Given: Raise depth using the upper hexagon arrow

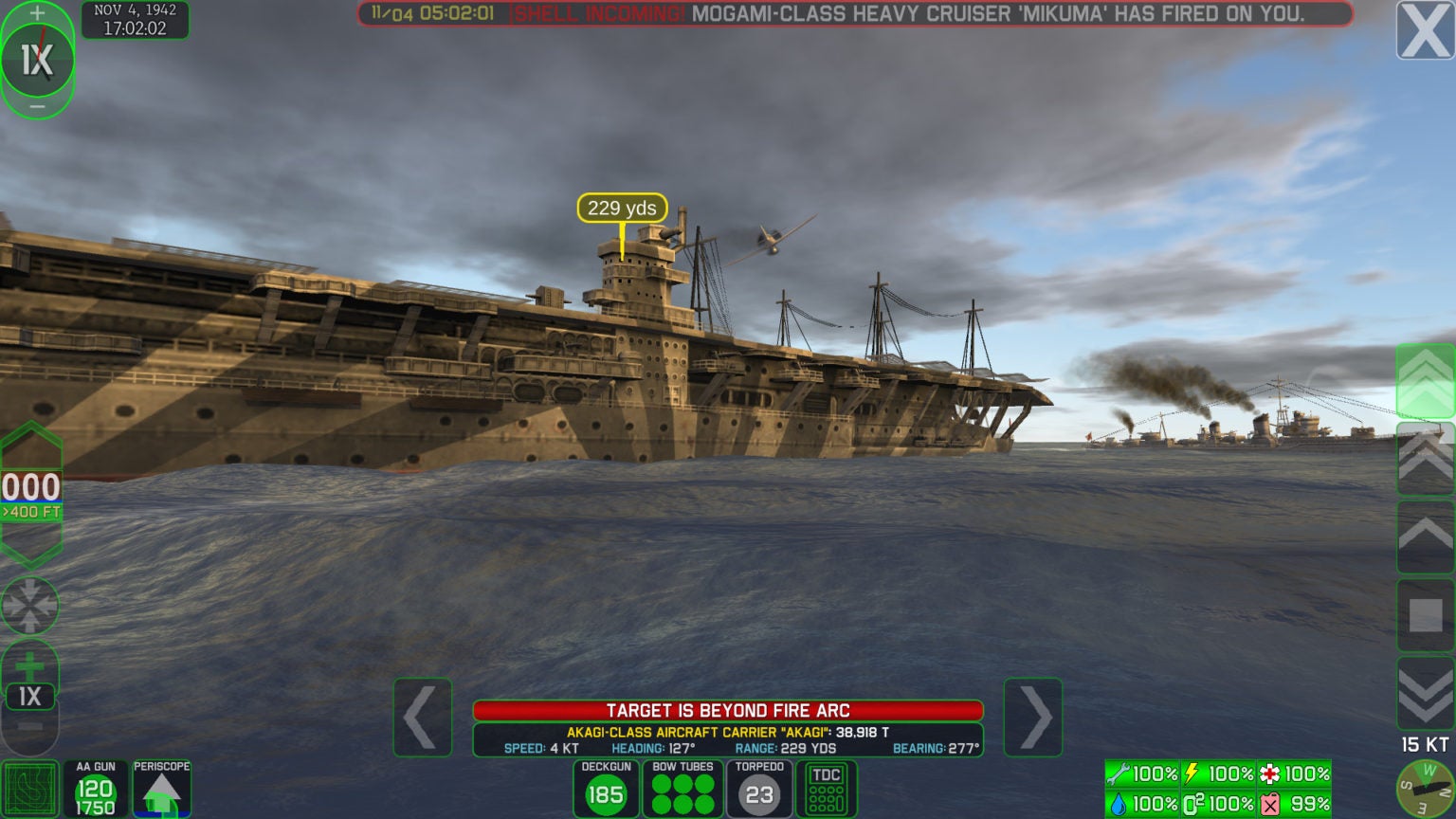Looking at the screenshot, I should point(31,444).
